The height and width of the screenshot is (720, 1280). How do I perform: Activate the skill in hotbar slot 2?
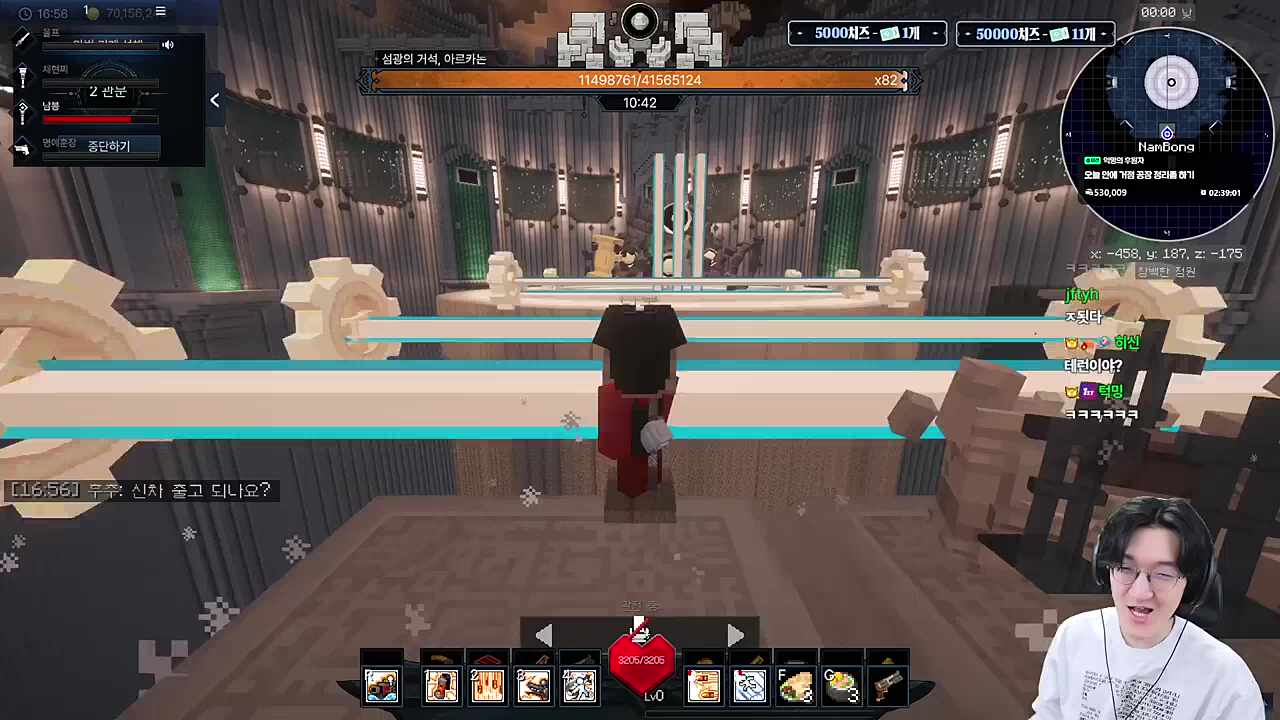pos(487,685)
